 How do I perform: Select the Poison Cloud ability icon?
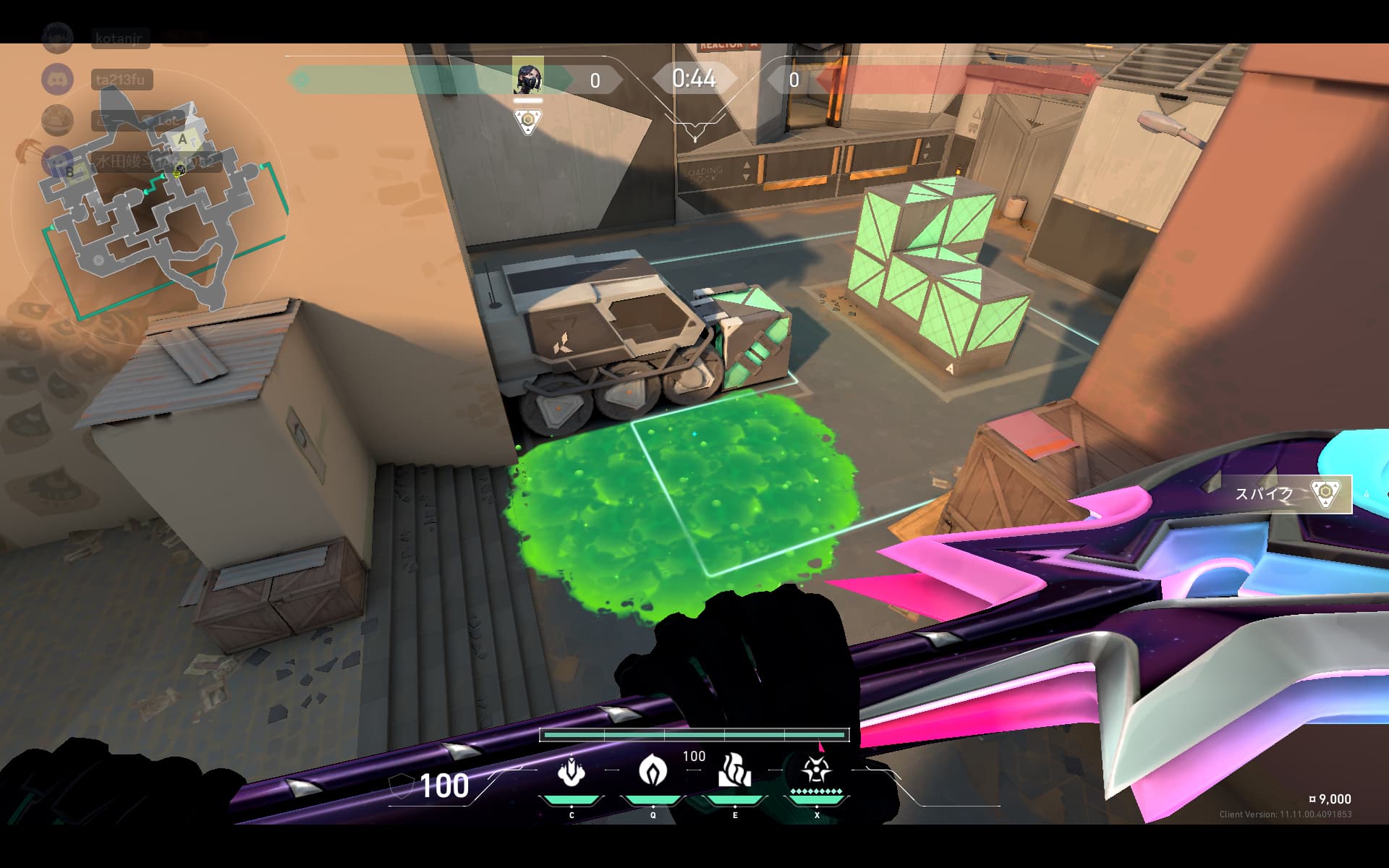click(653, 771)
